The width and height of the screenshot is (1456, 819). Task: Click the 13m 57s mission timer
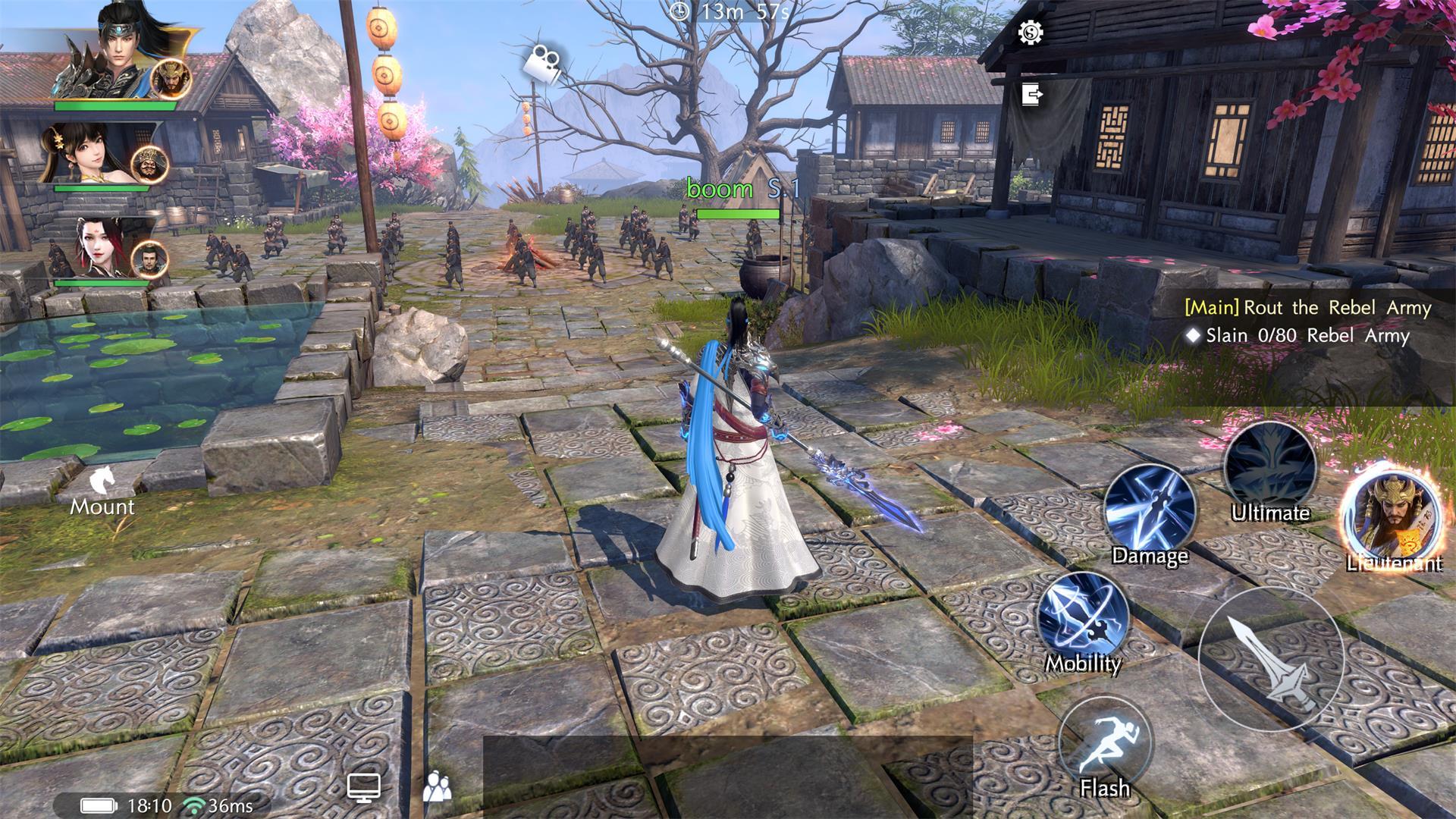point(726,12)
